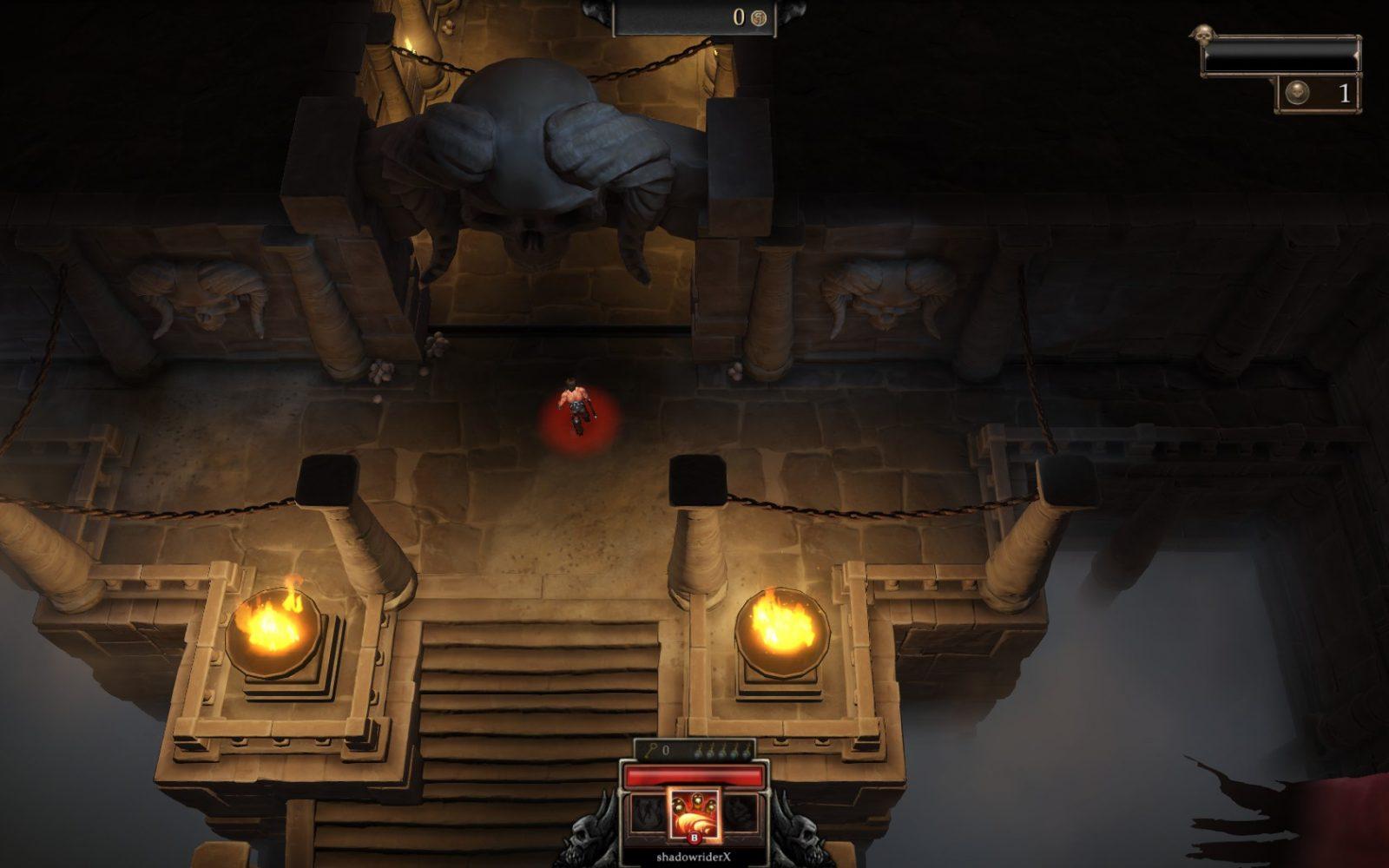Image resolution: width=1389 pixels, height=868 pixels.
Task: Activate the fiery claw ability icon
Action: coord(694,813)
